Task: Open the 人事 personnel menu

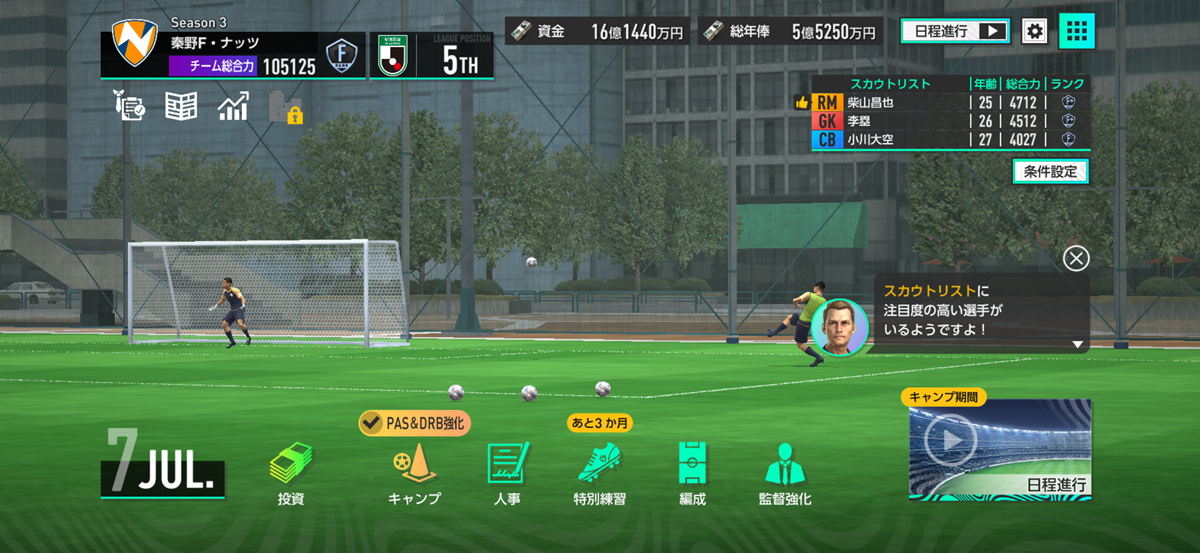Action: tap(506, 472)
